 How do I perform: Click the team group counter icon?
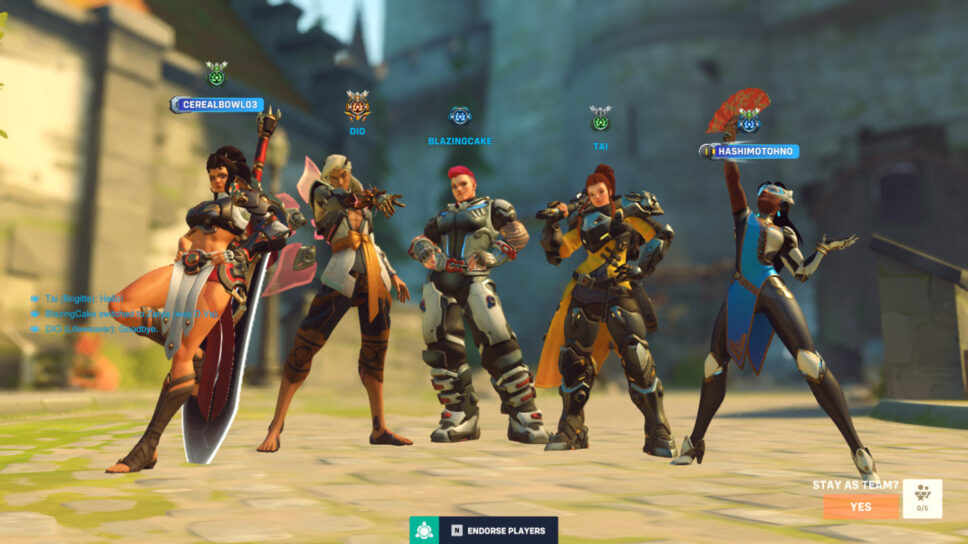point(921,498)
